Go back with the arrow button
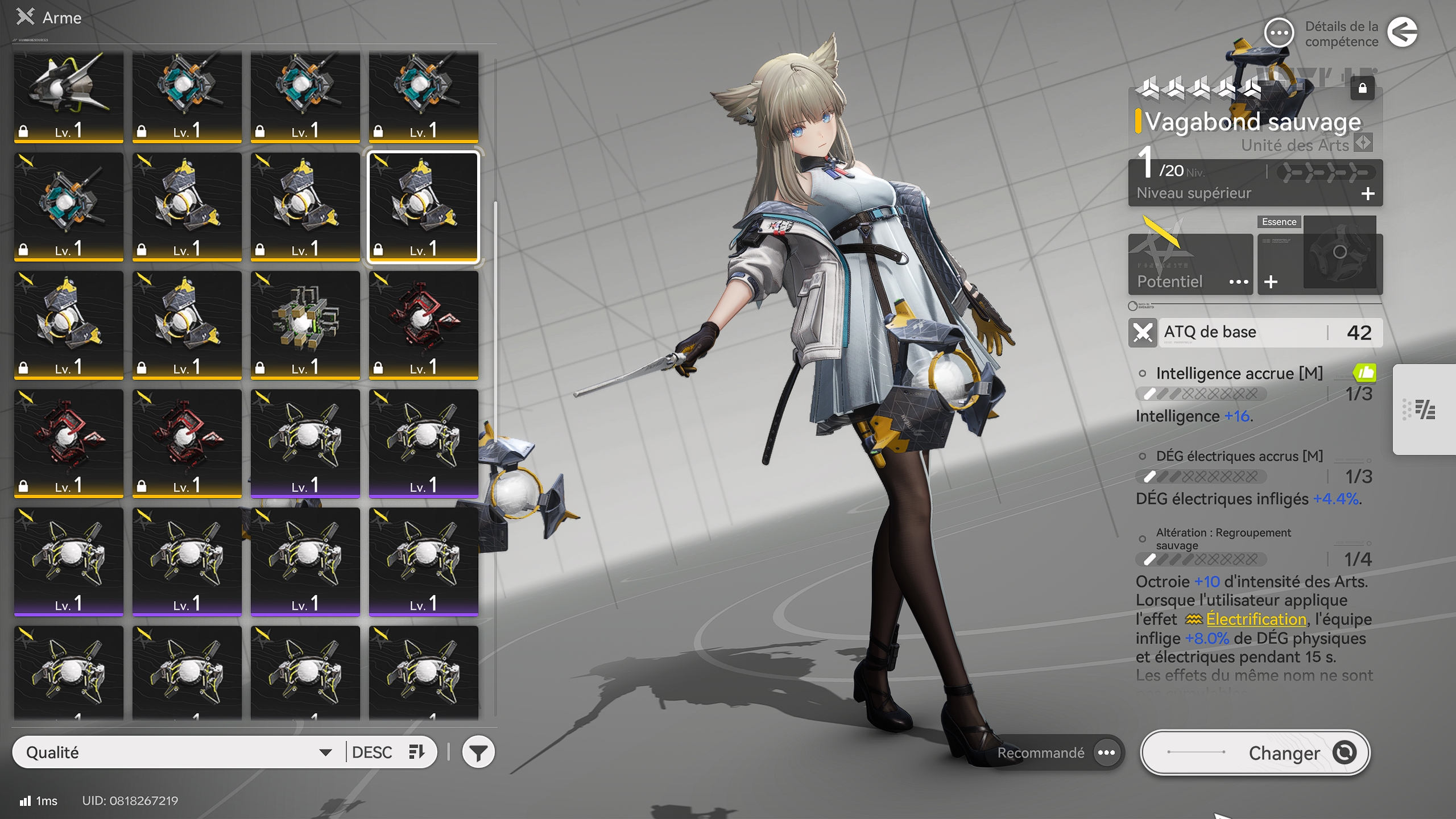 (x=1402, y=32)
